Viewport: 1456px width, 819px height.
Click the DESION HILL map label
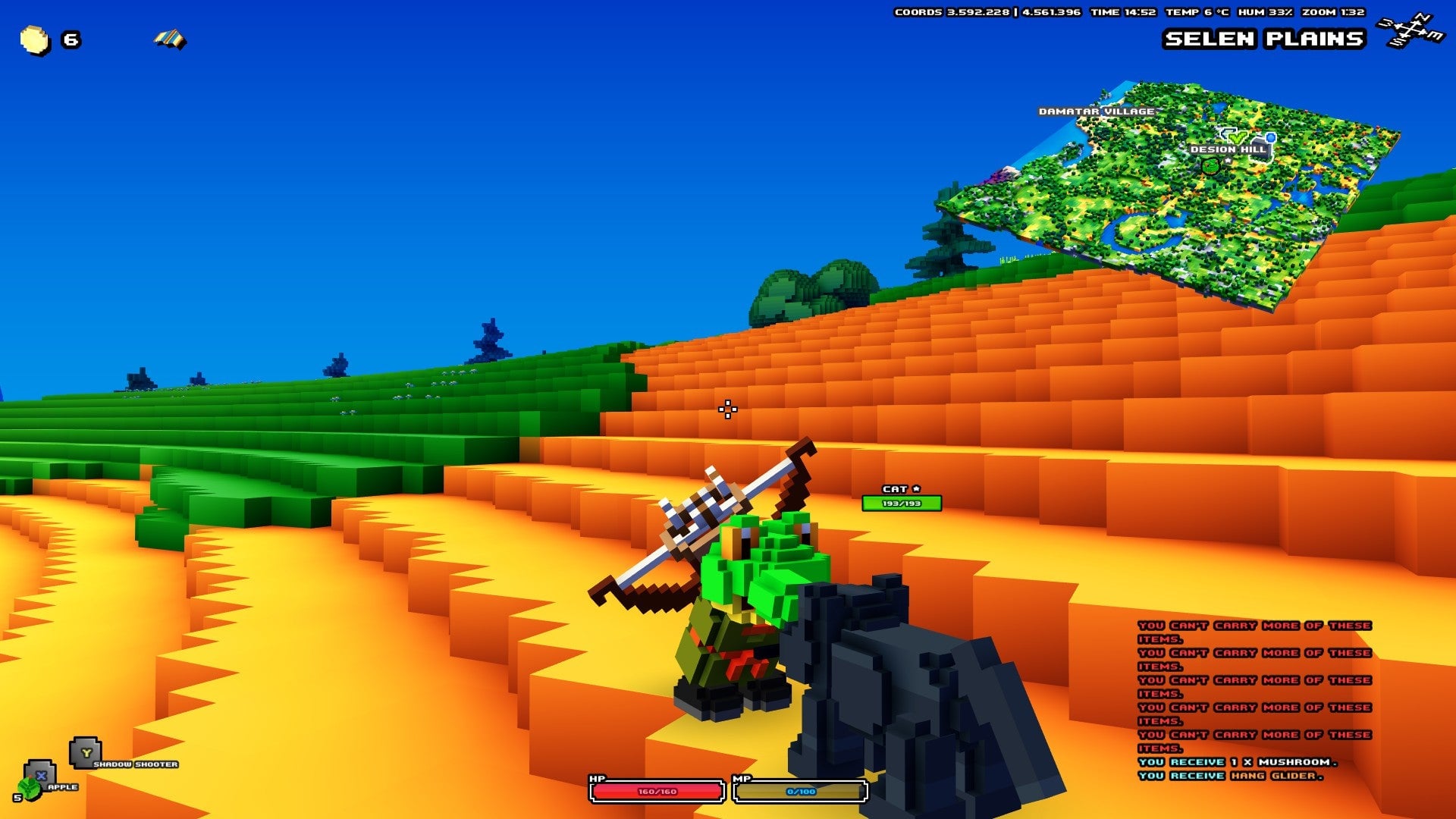[x=1228, y=149]
